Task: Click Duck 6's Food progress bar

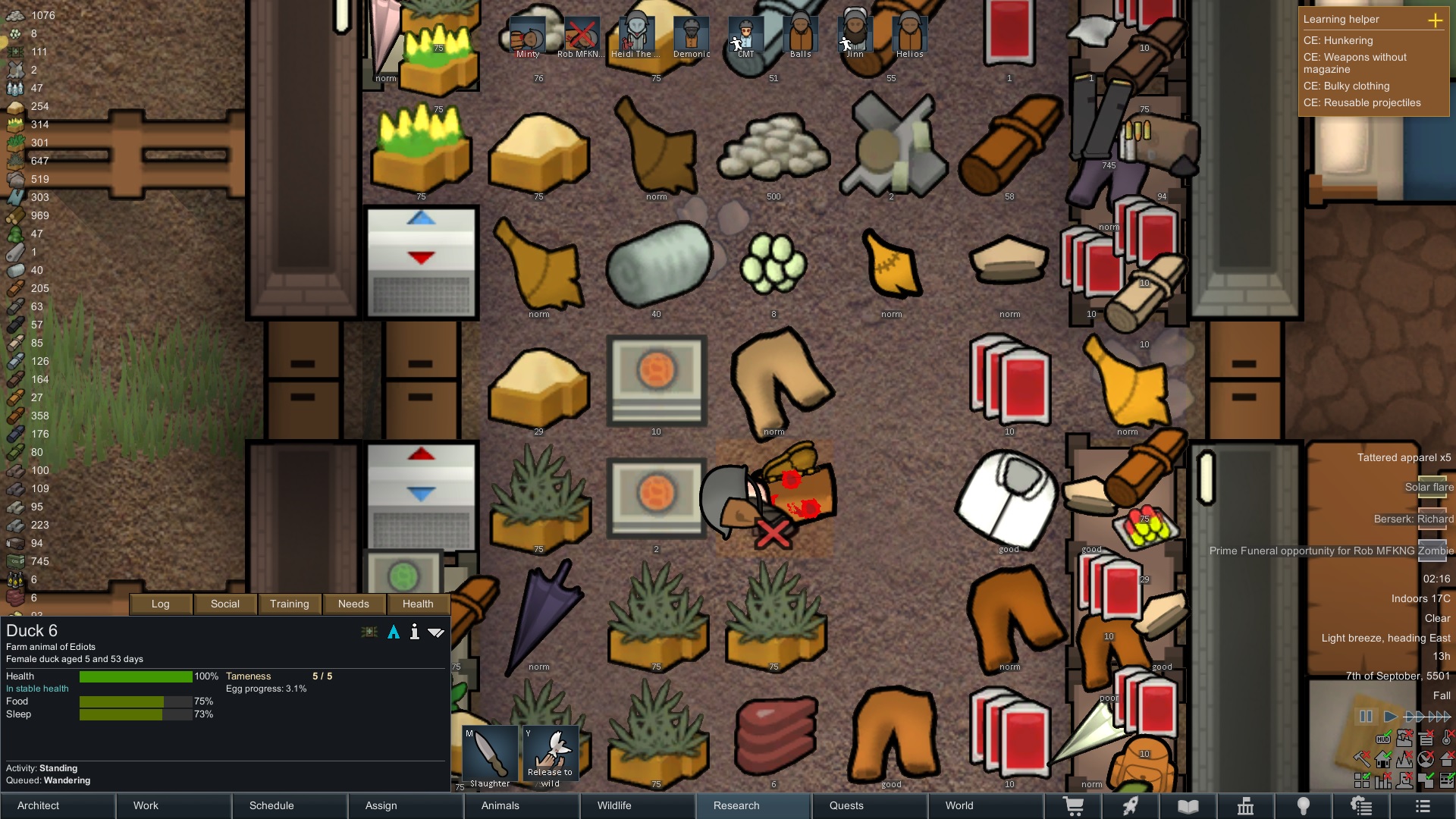Action: [x=136, y=702]
